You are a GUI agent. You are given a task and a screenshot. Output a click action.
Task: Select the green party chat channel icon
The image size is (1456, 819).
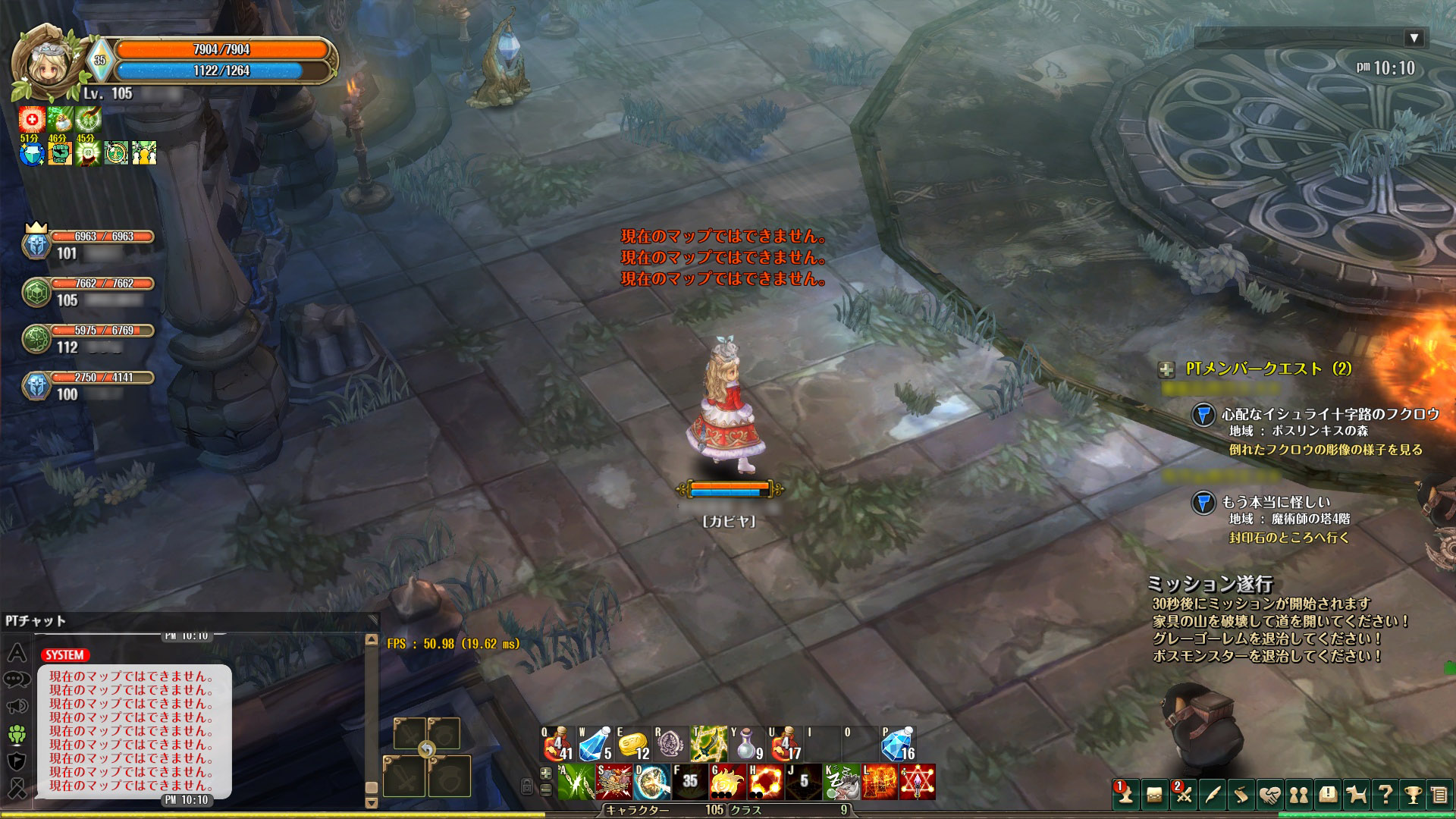[x=17, y=734]
